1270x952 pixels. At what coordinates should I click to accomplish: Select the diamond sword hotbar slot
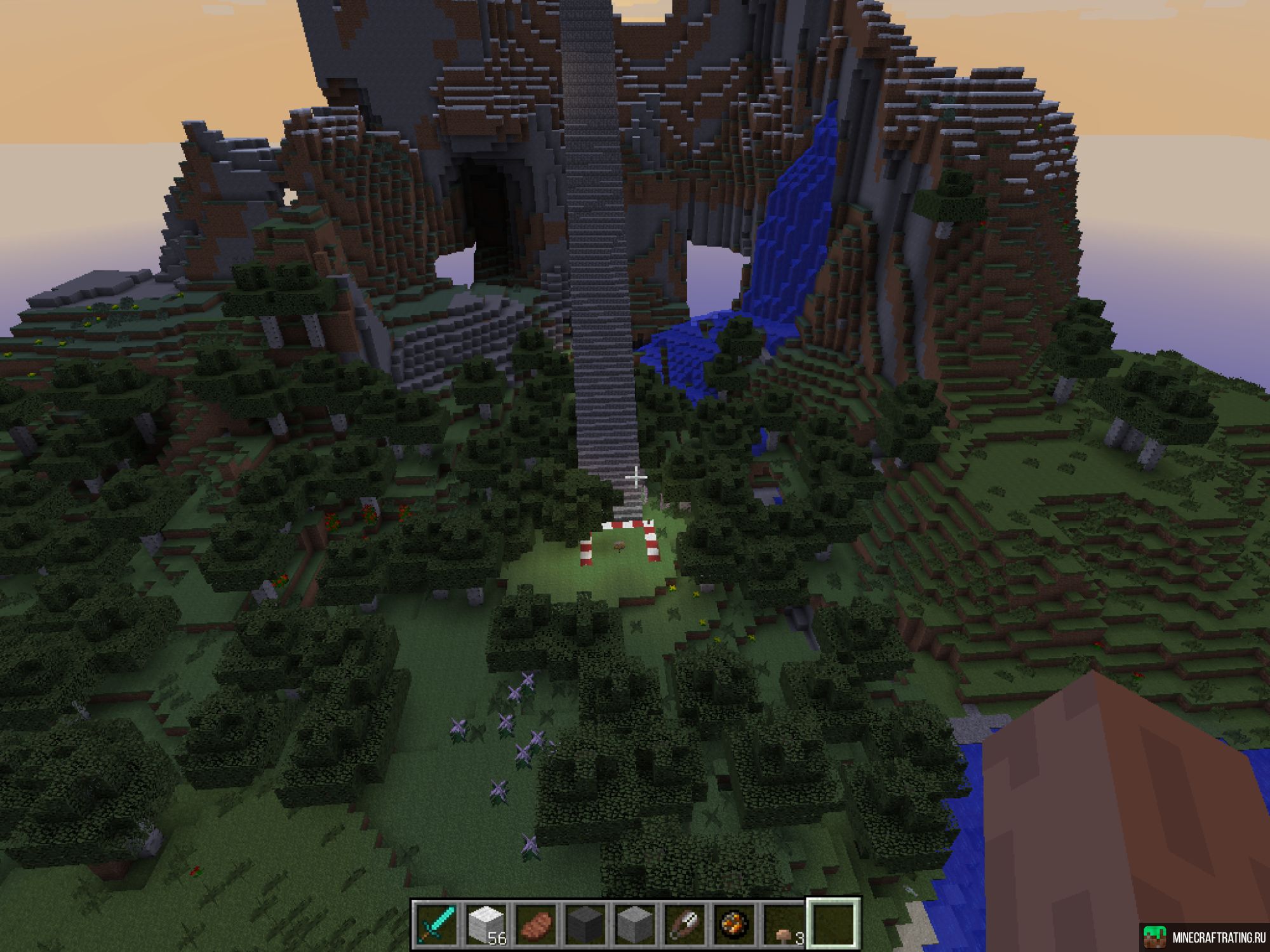[x=436, y=925]
